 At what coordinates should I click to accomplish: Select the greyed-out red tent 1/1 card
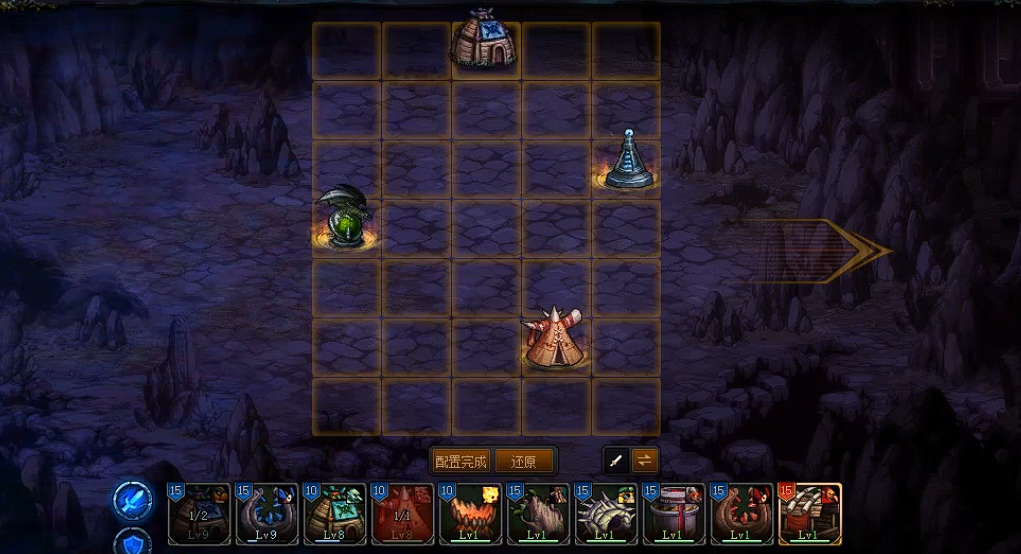[402, 514]
